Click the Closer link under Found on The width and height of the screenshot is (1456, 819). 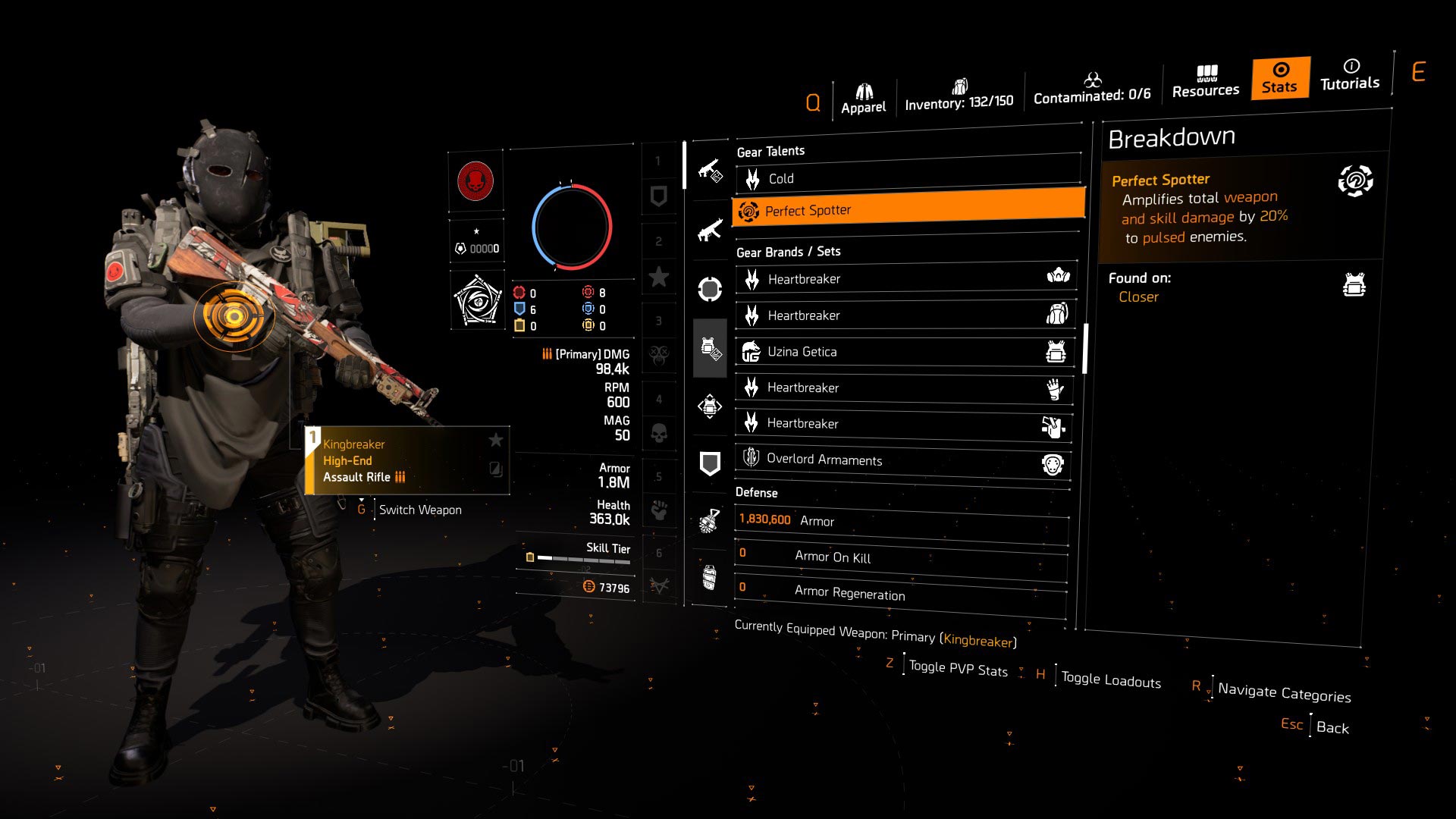1137,297
